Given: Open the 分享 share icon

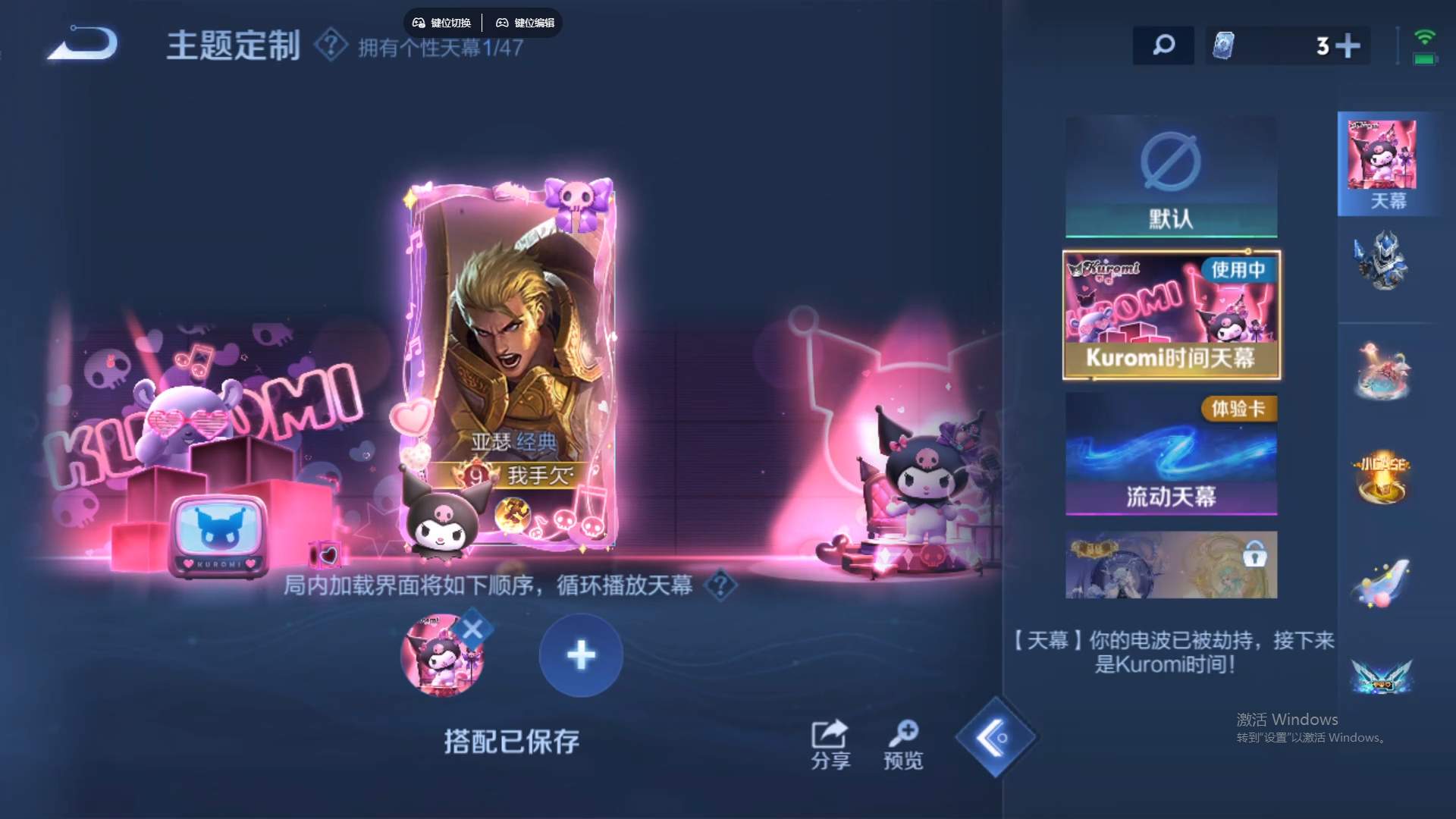Looking at the screenshot, I should coord(829,736).
